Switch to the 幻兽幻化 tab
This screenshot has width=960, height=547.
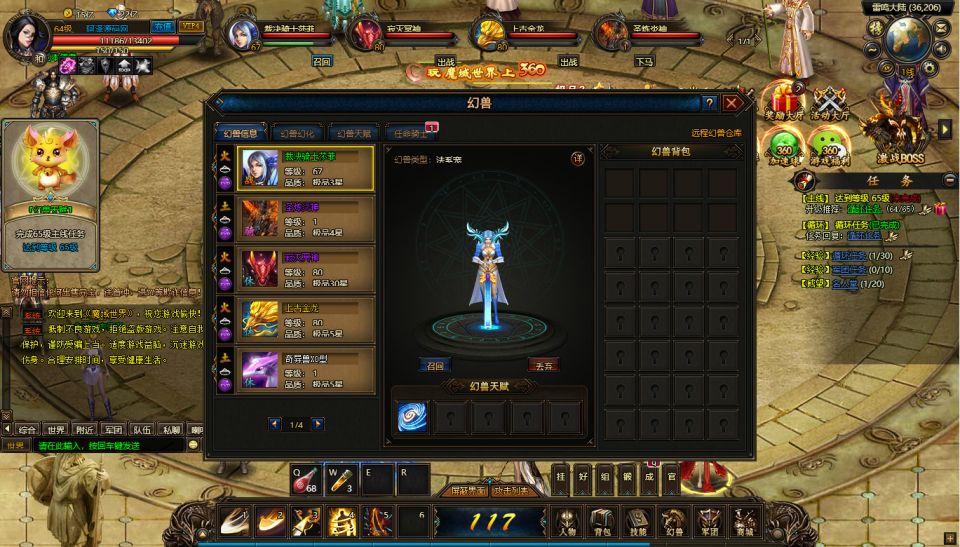(296, 133)
